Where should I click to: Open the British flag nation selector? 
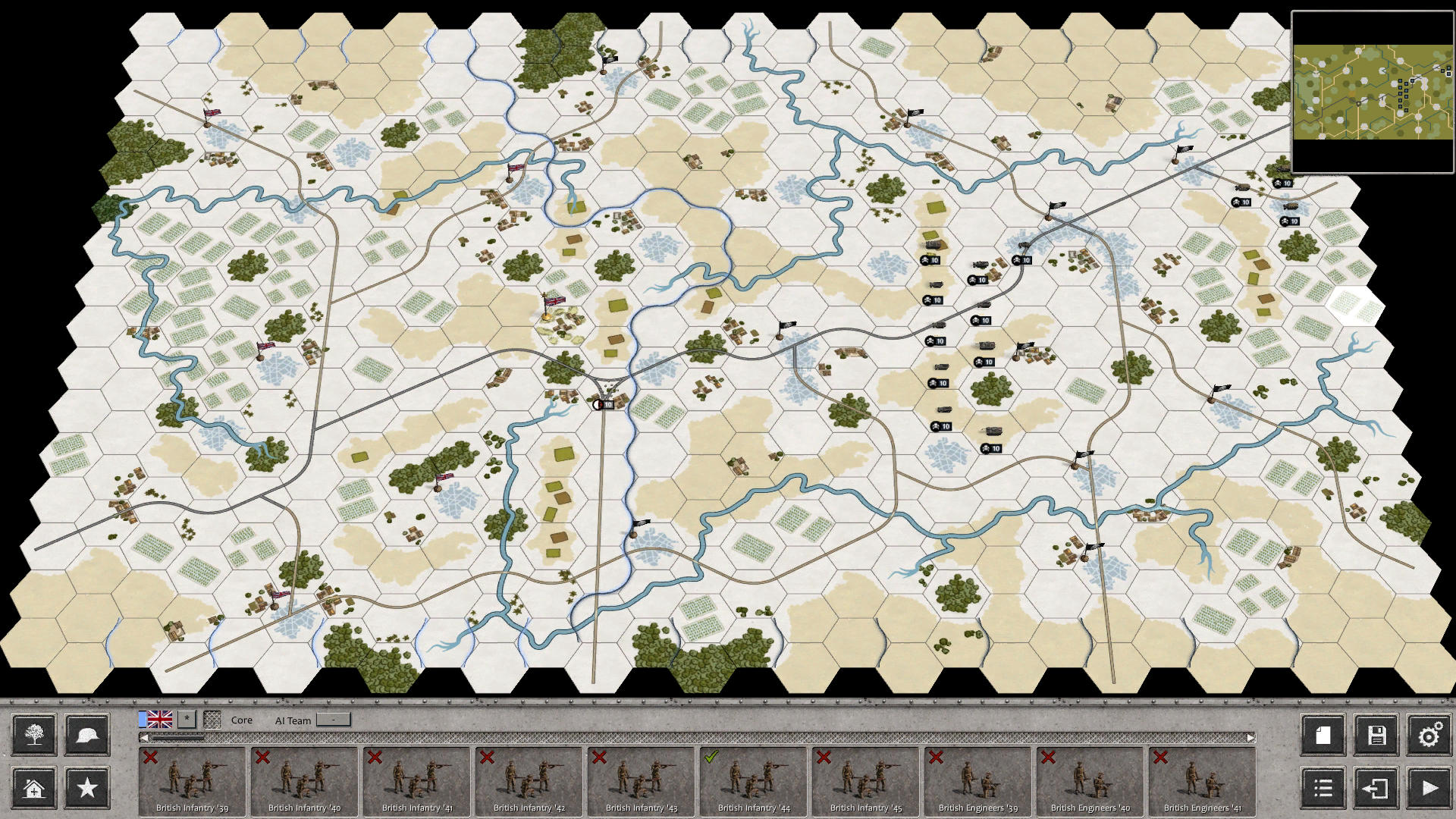click(159, 719)
